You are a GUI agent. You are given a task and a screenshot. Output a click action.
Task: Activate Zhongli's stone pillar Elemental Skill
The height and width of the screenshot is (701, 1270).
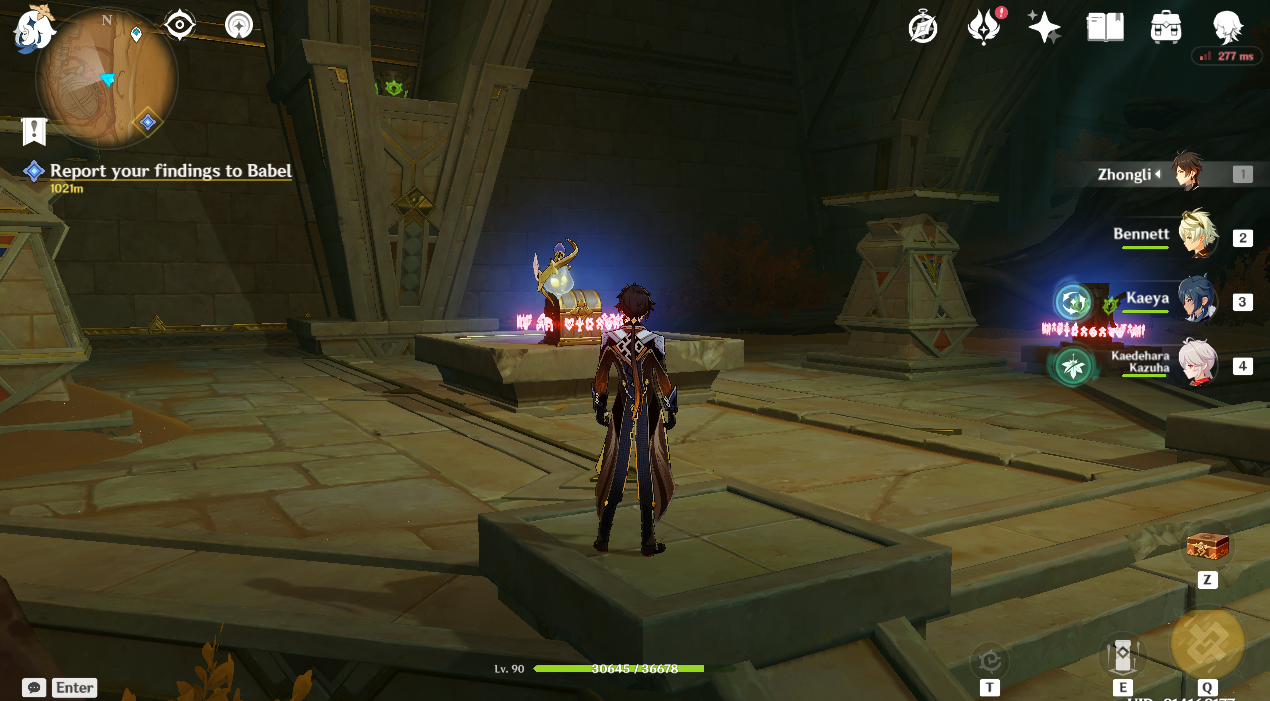(1122, 656)
